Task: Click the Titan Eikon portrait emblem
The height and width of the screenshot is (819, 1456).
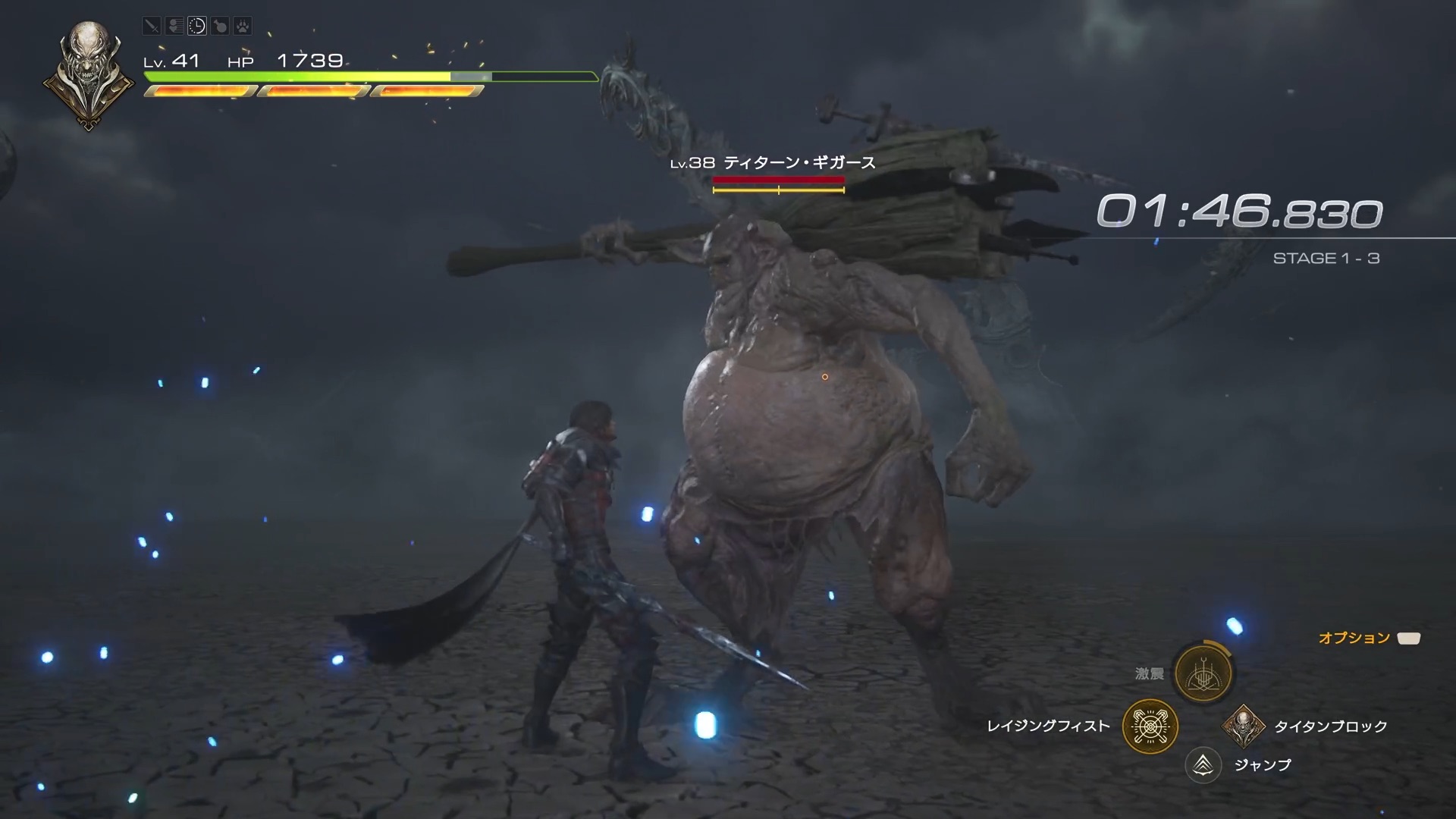Action: pyautogui.click(x=89, y=75)
